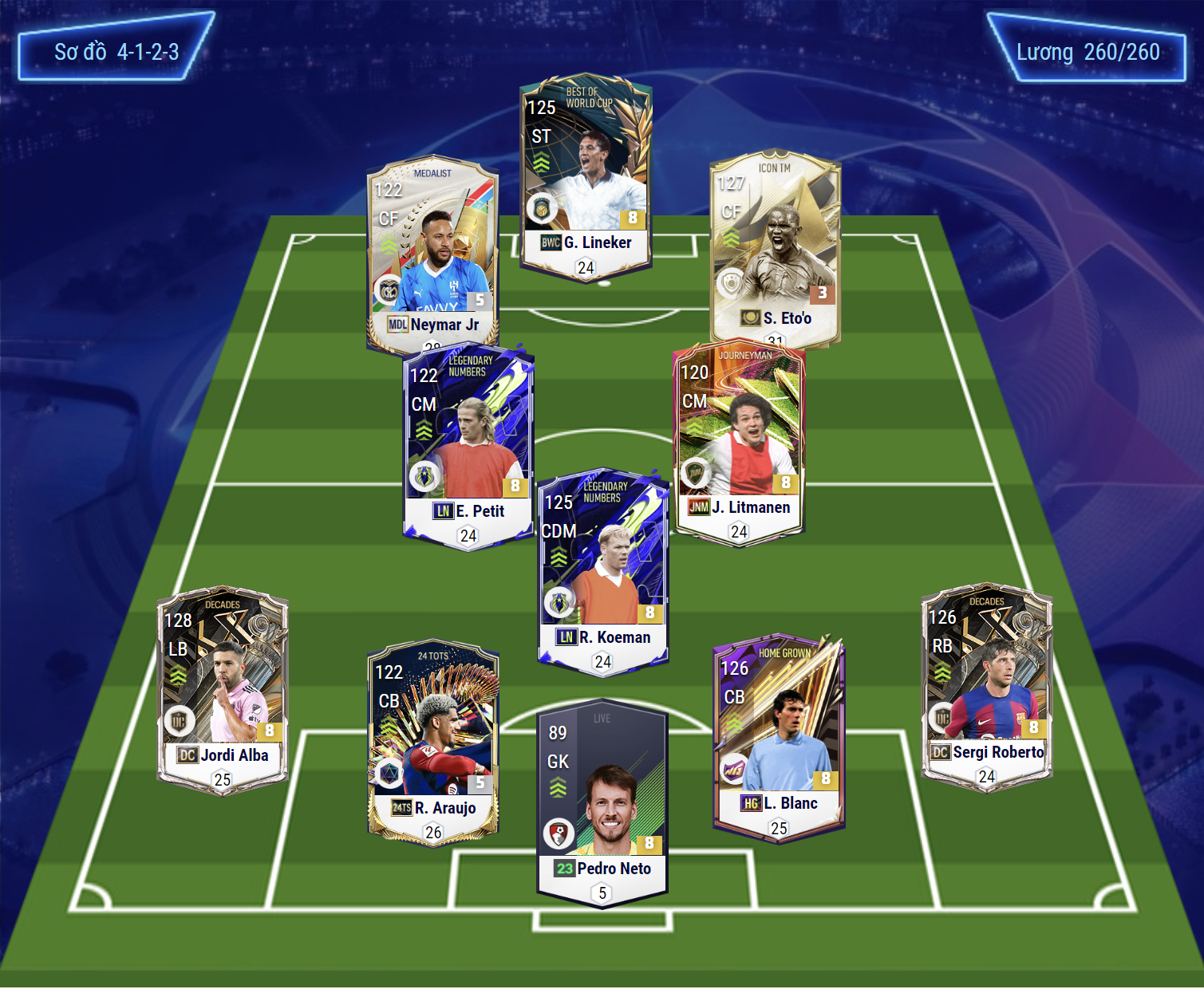Click the J. Litmanen Journeyman card
This screenshot has height=989, width=1204.
(739, 443)
